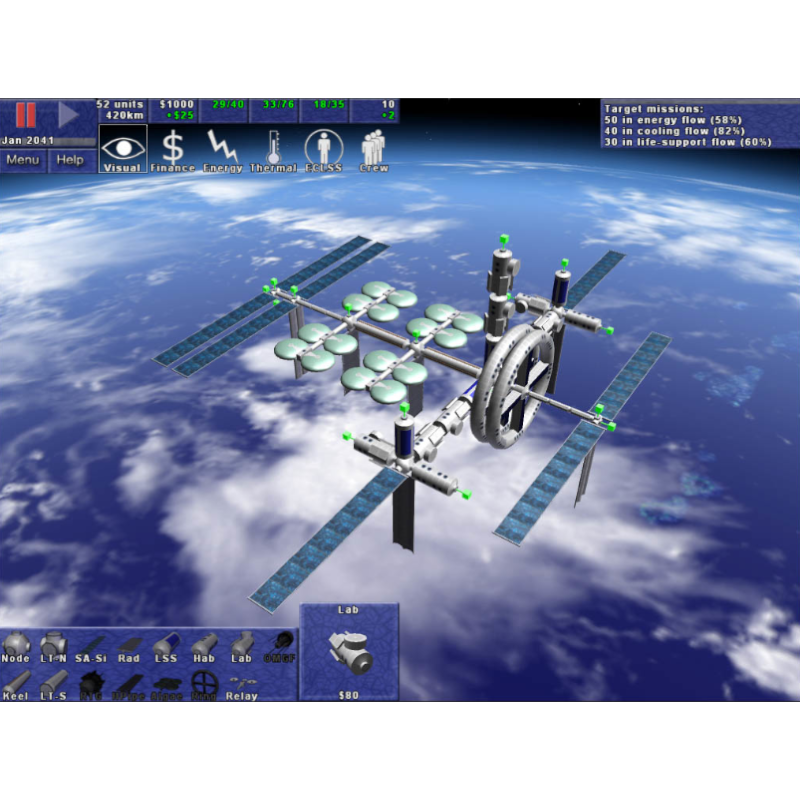Pick the Keel truss part
This screenshot has height=800, width=800.
pos(16,685)
